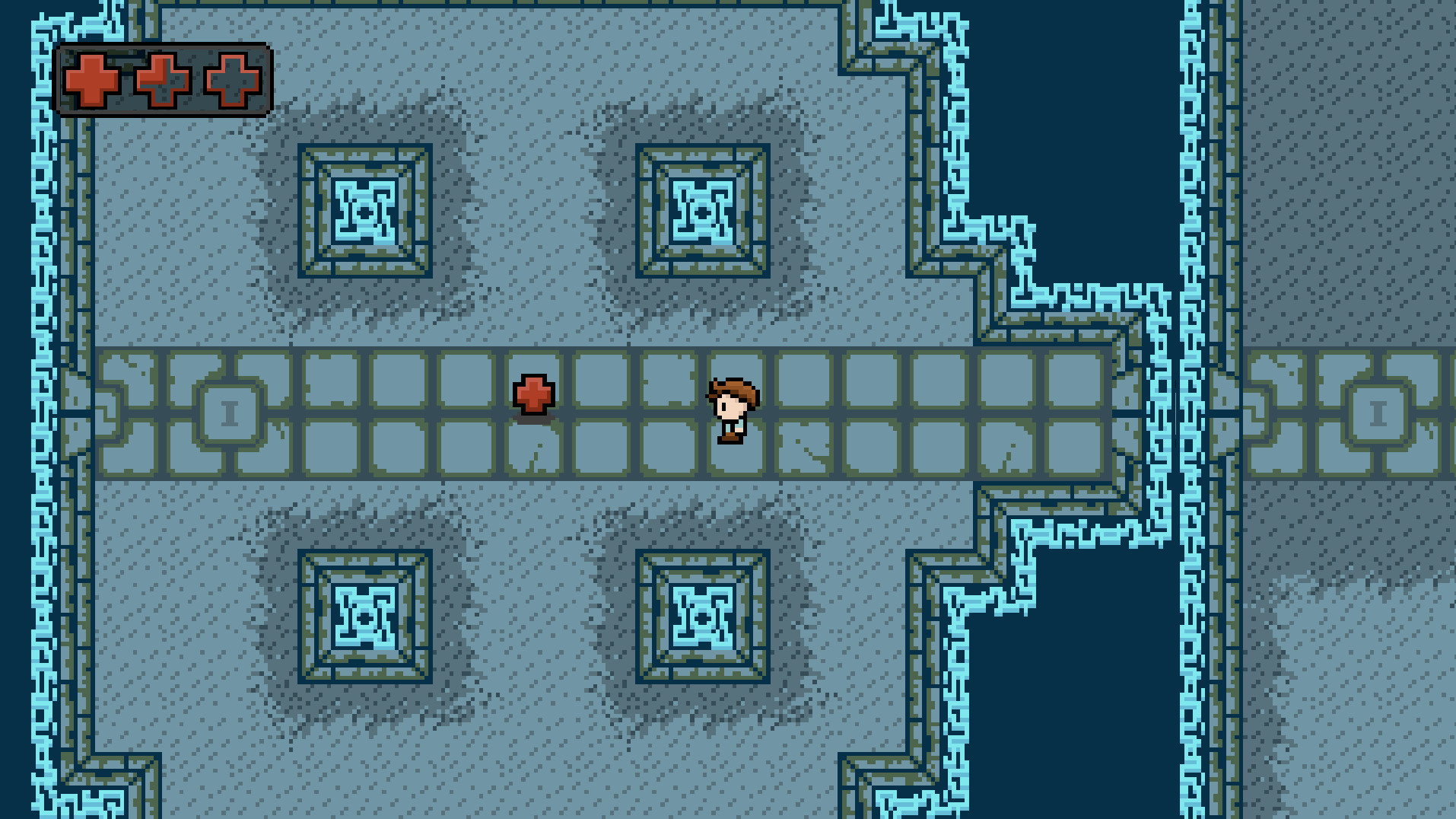This screenshot has width=1456, height=819.
Task: Select the middle heart icon in the health bar
Action: (162, 80)
